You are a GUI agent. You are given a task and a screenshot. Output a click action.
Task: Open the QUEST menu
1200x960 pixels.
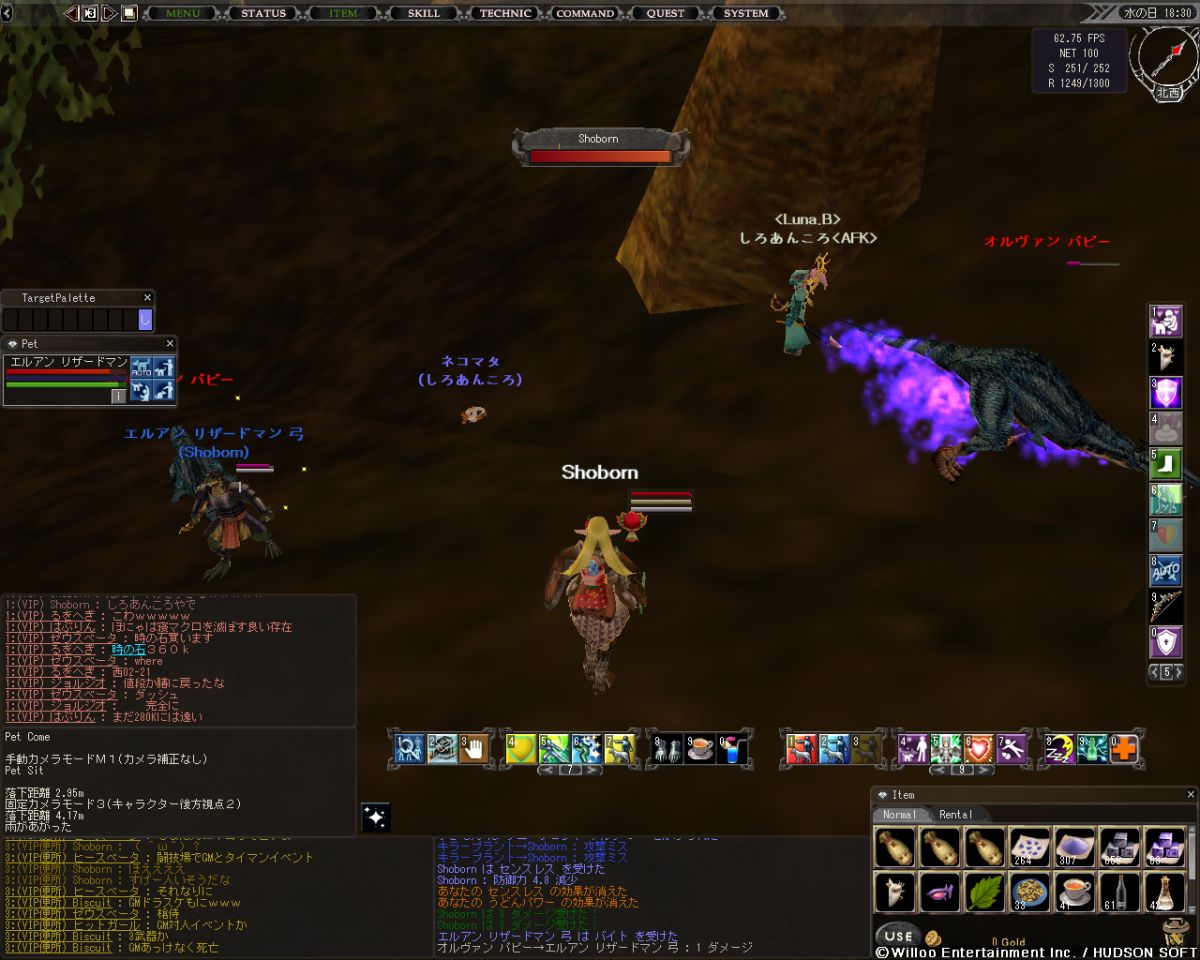(665, 13)
